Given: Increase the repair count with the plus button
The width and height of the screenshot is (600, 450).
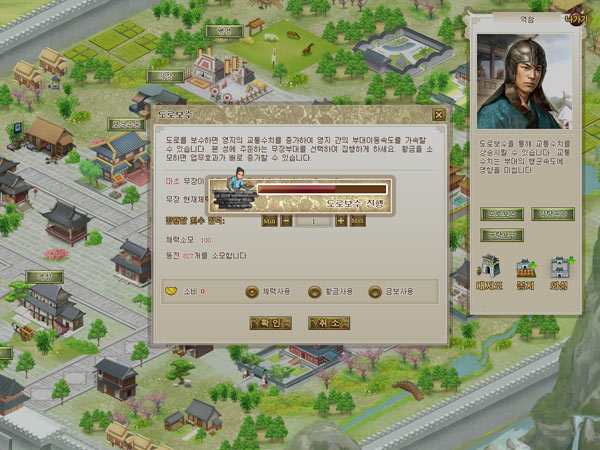Looking at the screenshot, I should tap(340, 220).
